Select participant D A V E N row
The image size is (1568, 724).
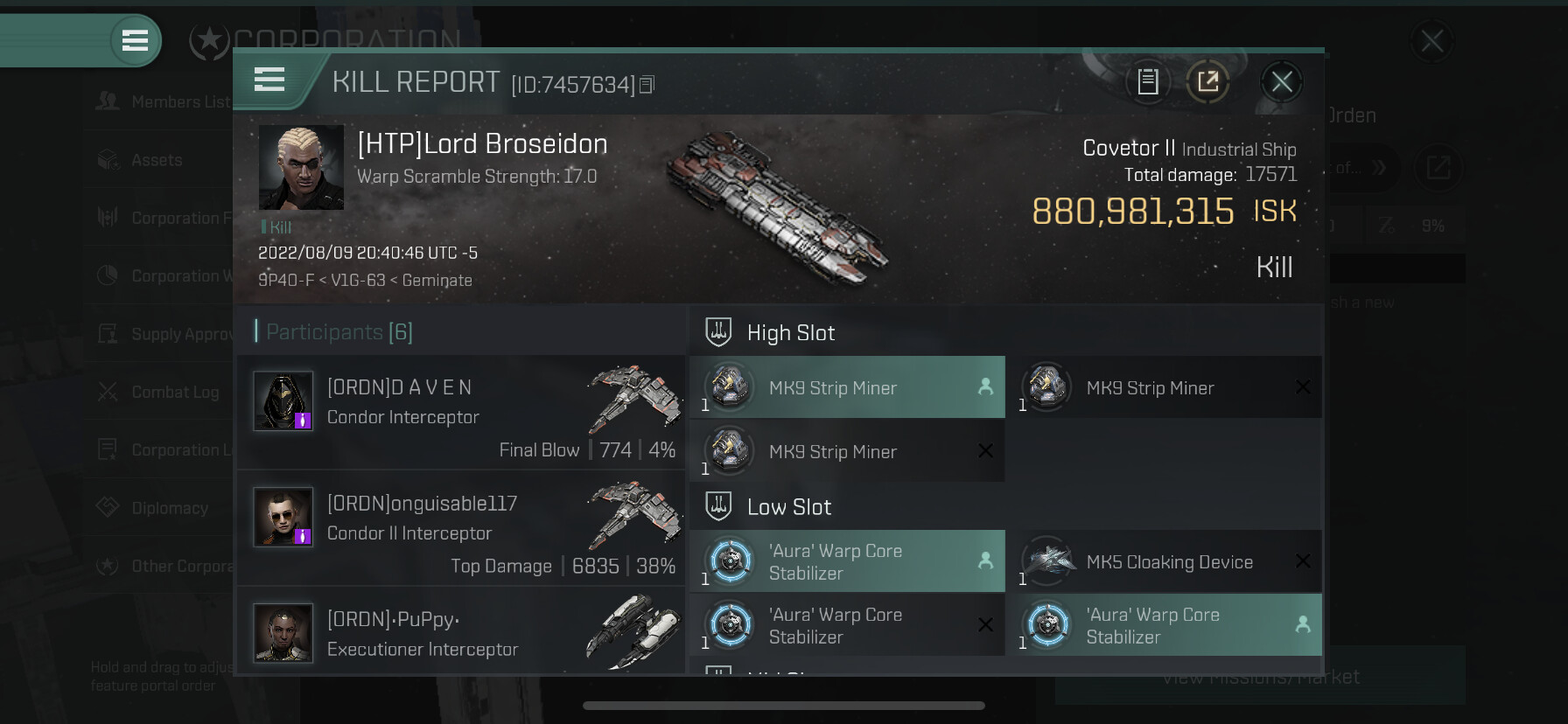pos(461,411)
